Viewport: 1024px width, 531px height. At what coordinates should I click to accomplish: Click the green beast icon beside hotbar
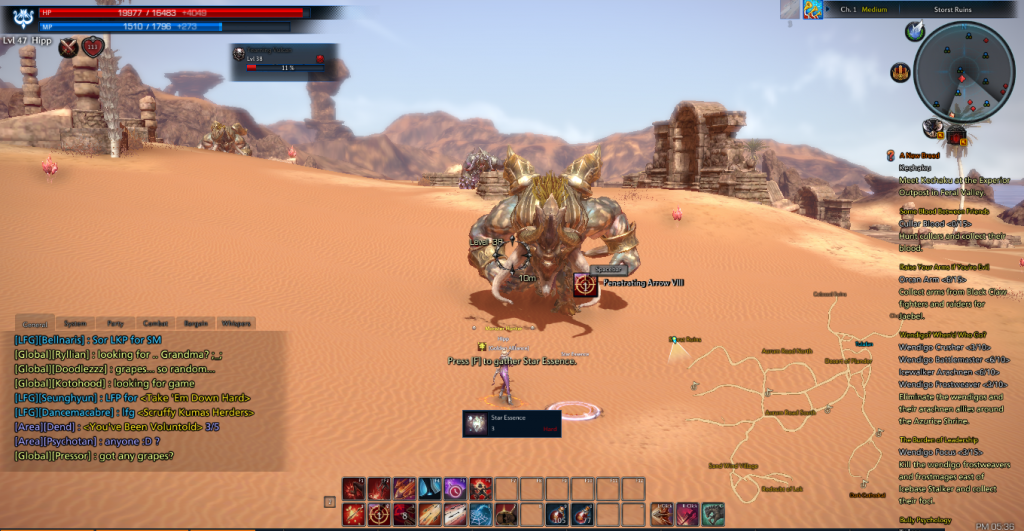point(712,514)
